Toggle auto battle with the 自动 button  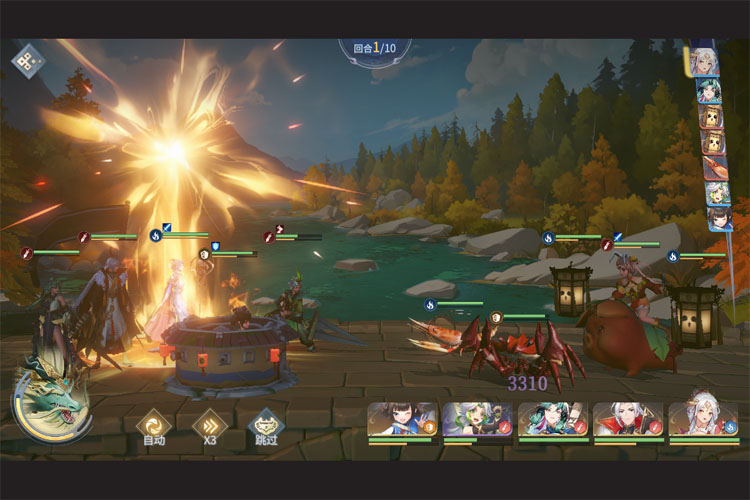[154, 427]
